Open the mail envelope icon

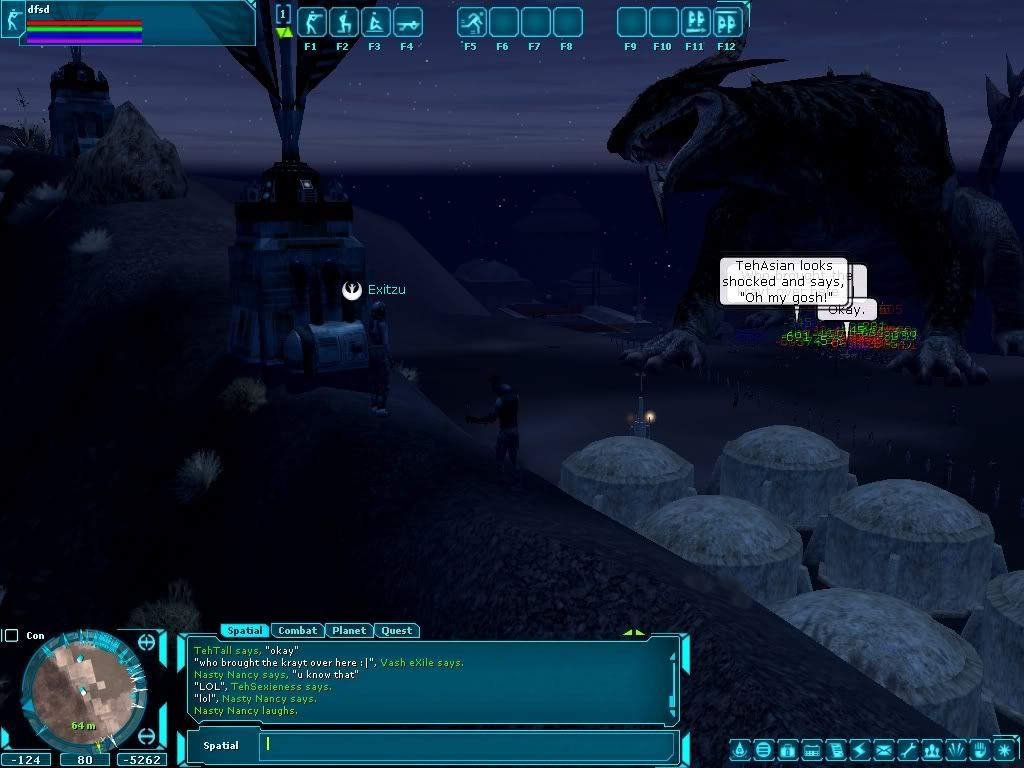[x=884, y=750]
